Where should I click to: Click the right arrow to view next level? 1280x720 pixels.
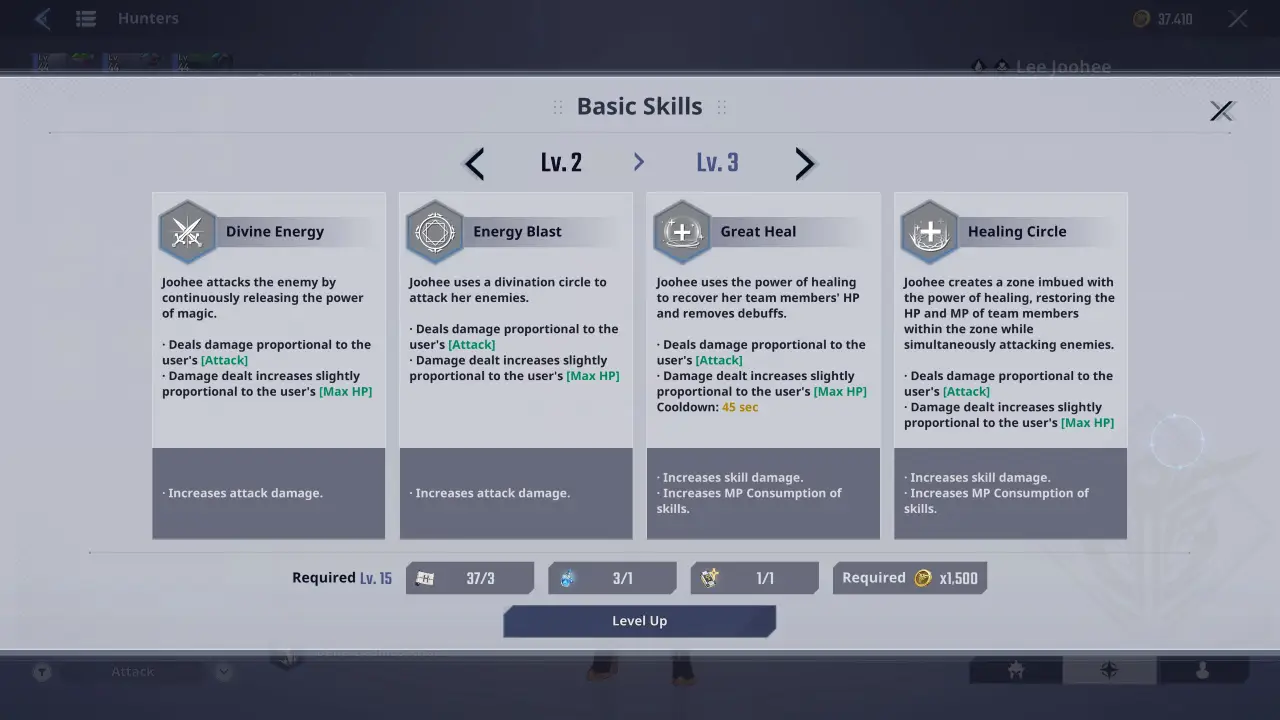tap(805, 163)
